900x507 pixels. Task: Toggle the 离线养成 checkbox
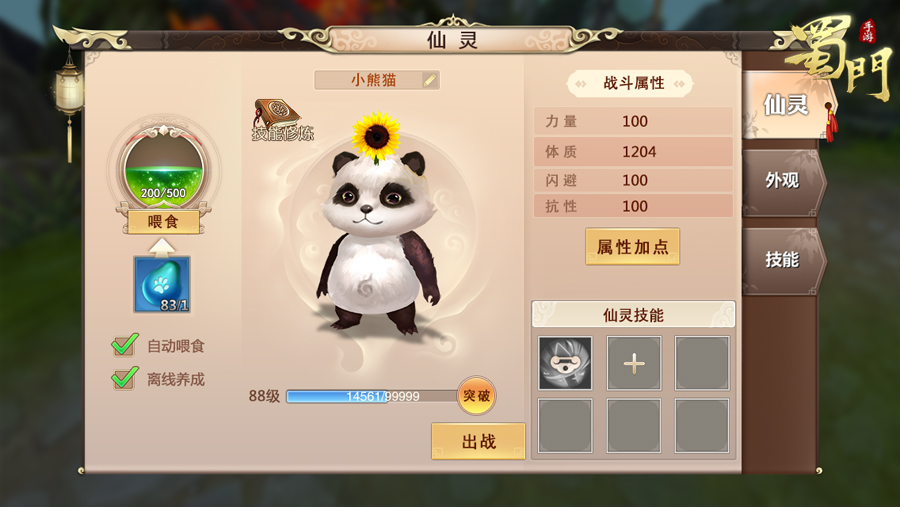(125, 379)
